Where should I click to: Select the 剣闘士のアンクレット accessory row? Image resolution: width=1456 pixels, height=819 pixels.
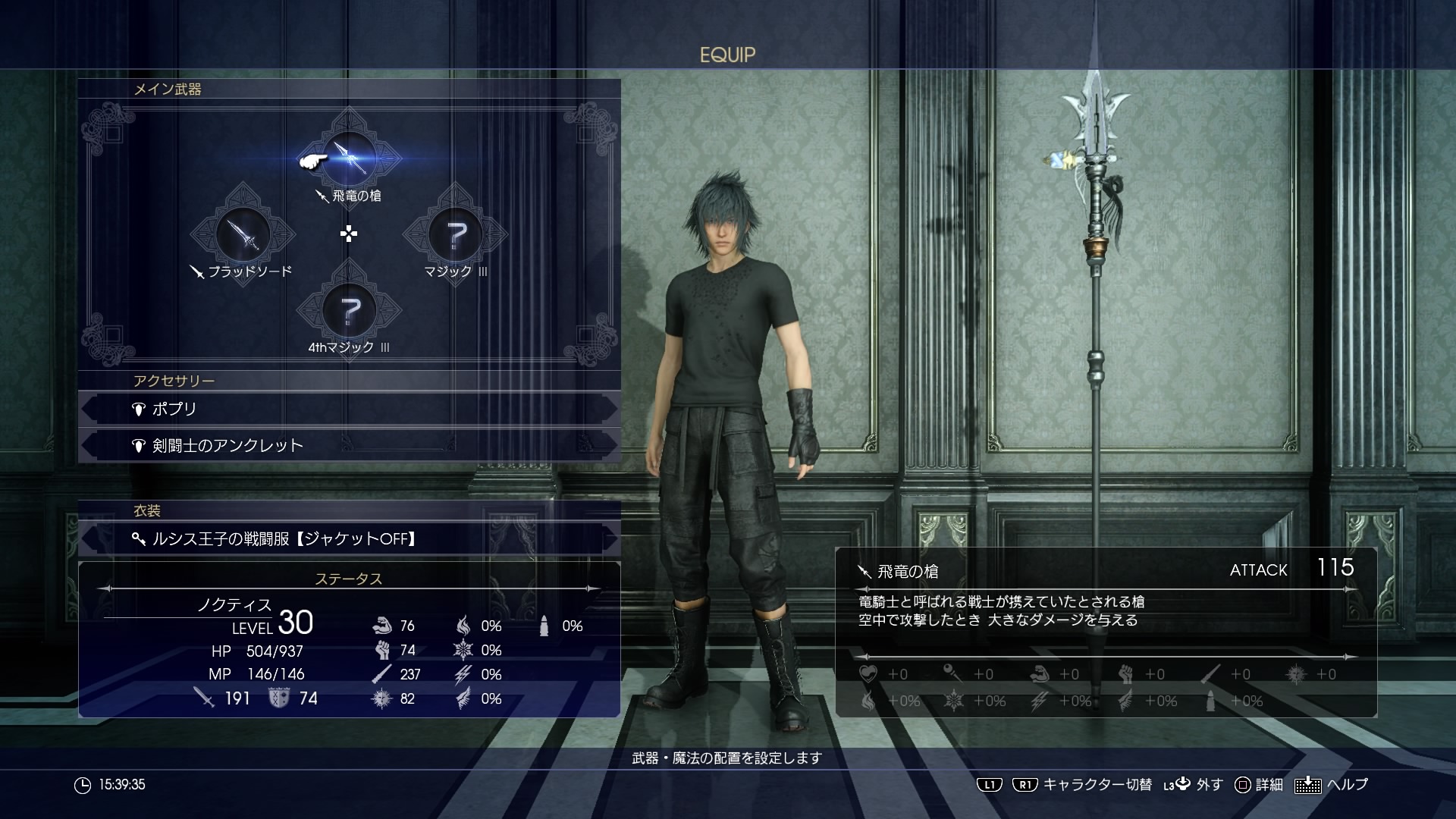pos(349,445)
